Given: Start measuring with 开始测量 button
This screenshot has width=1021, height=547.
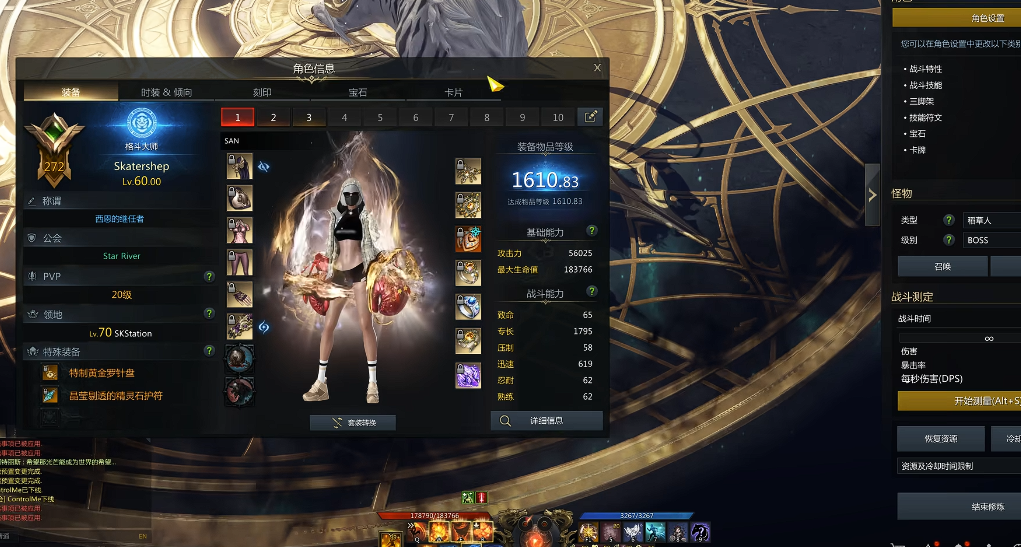Looking at the screenshot, I should pyautogui.click(x=958, y=401).
